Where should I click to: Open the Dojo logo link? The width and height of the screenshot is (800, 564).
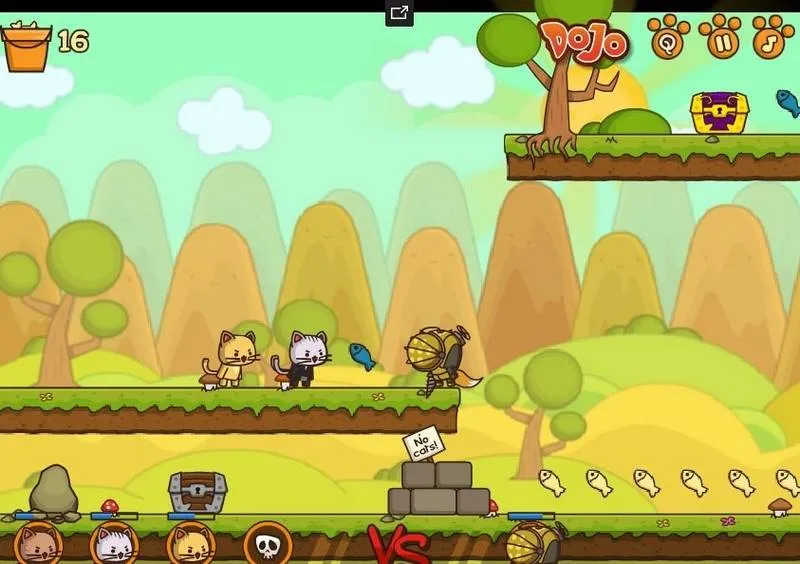pyautogui.click(x=585, y=41)
